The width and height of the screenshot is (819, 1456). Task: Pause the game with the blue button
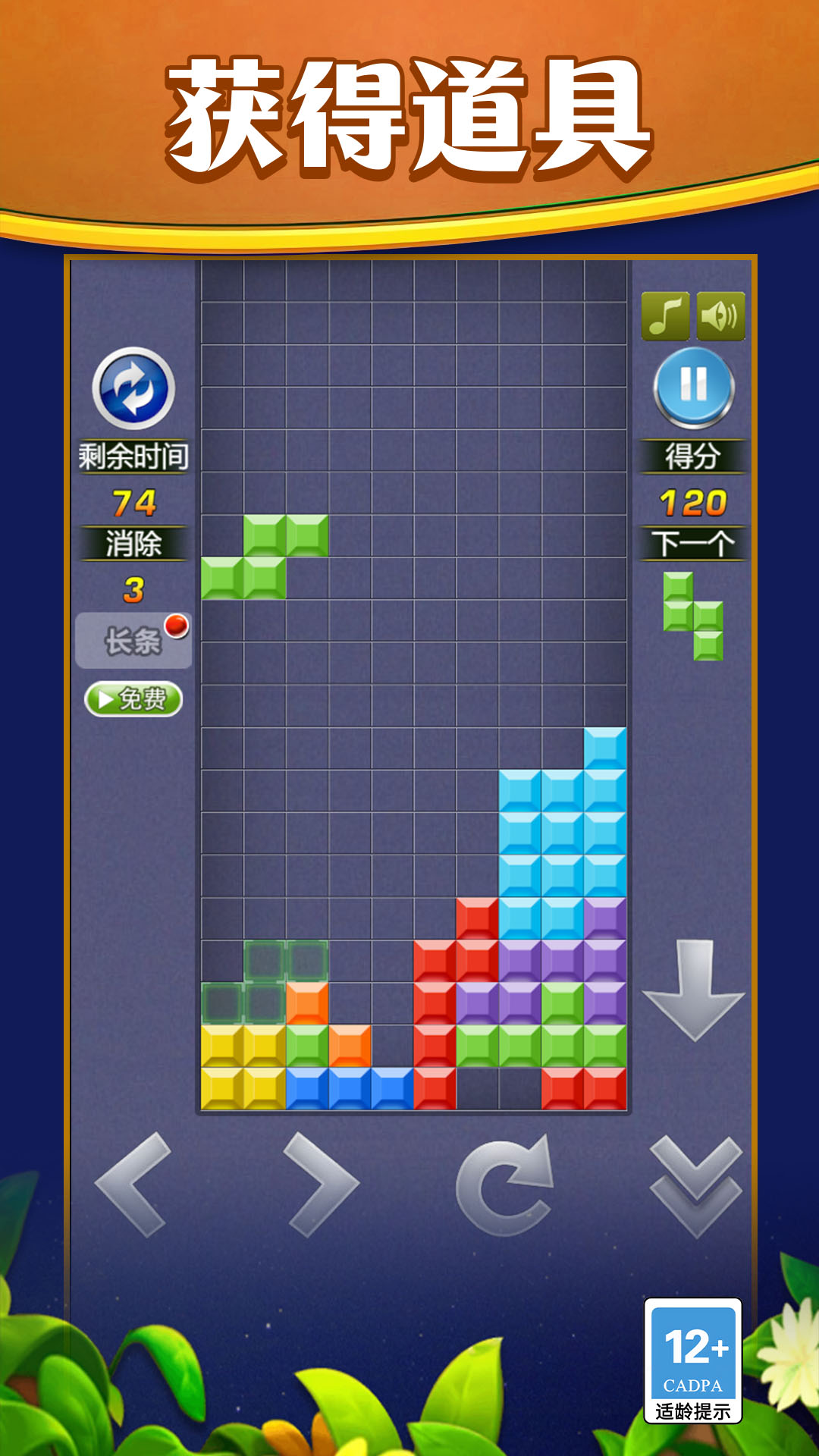pyautogui.click(x=694, y=387)
